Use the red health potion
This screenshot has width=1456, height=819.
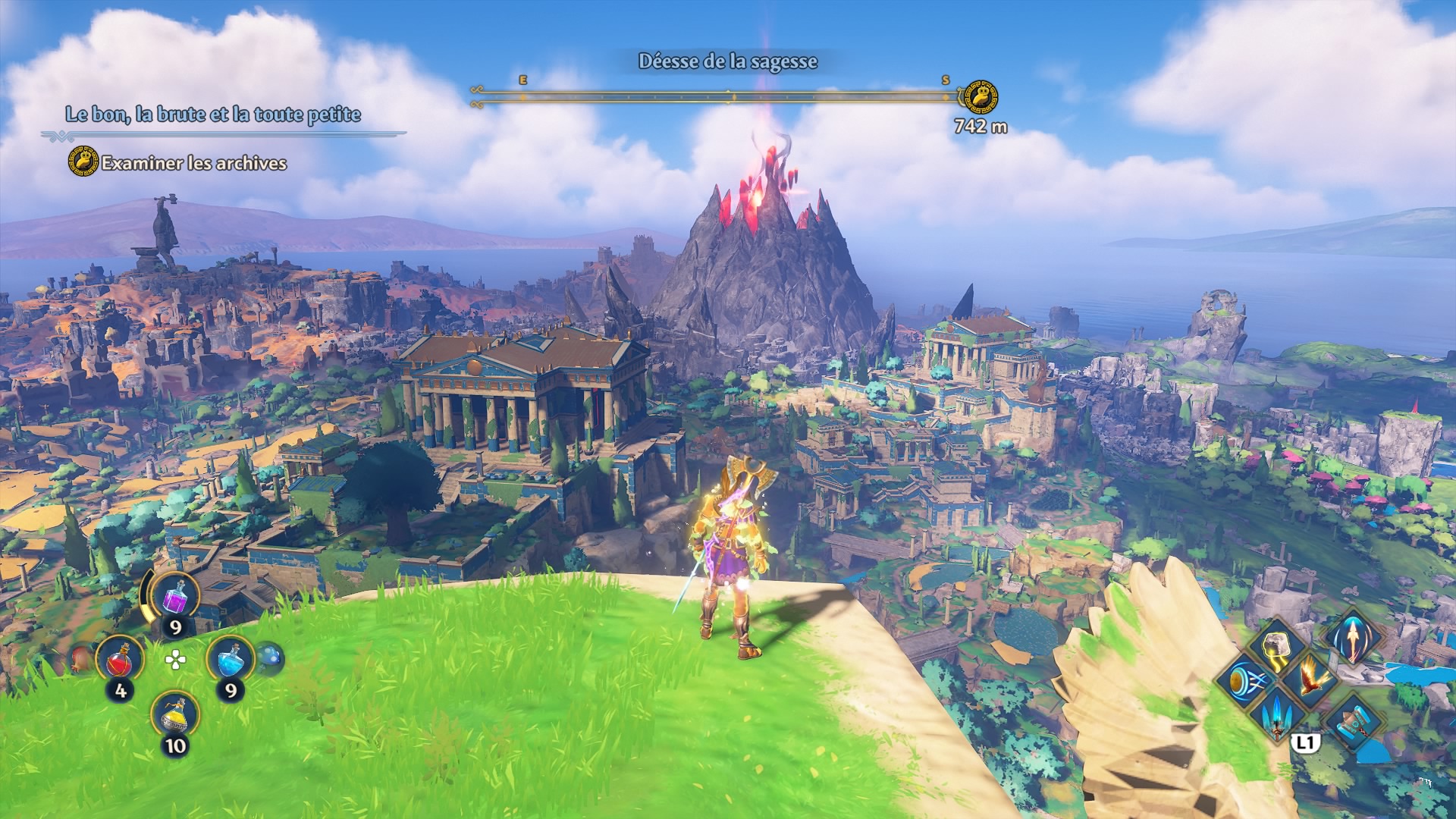point(120,659)
